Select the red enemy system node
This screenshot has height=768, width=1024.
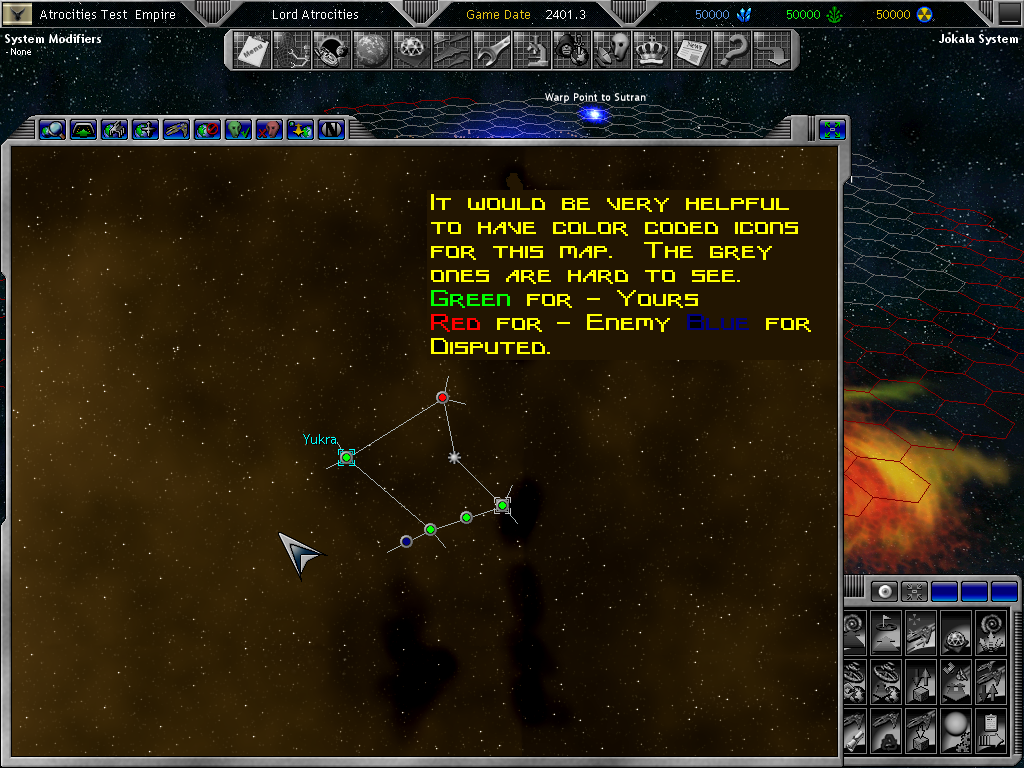pos(442,398)
